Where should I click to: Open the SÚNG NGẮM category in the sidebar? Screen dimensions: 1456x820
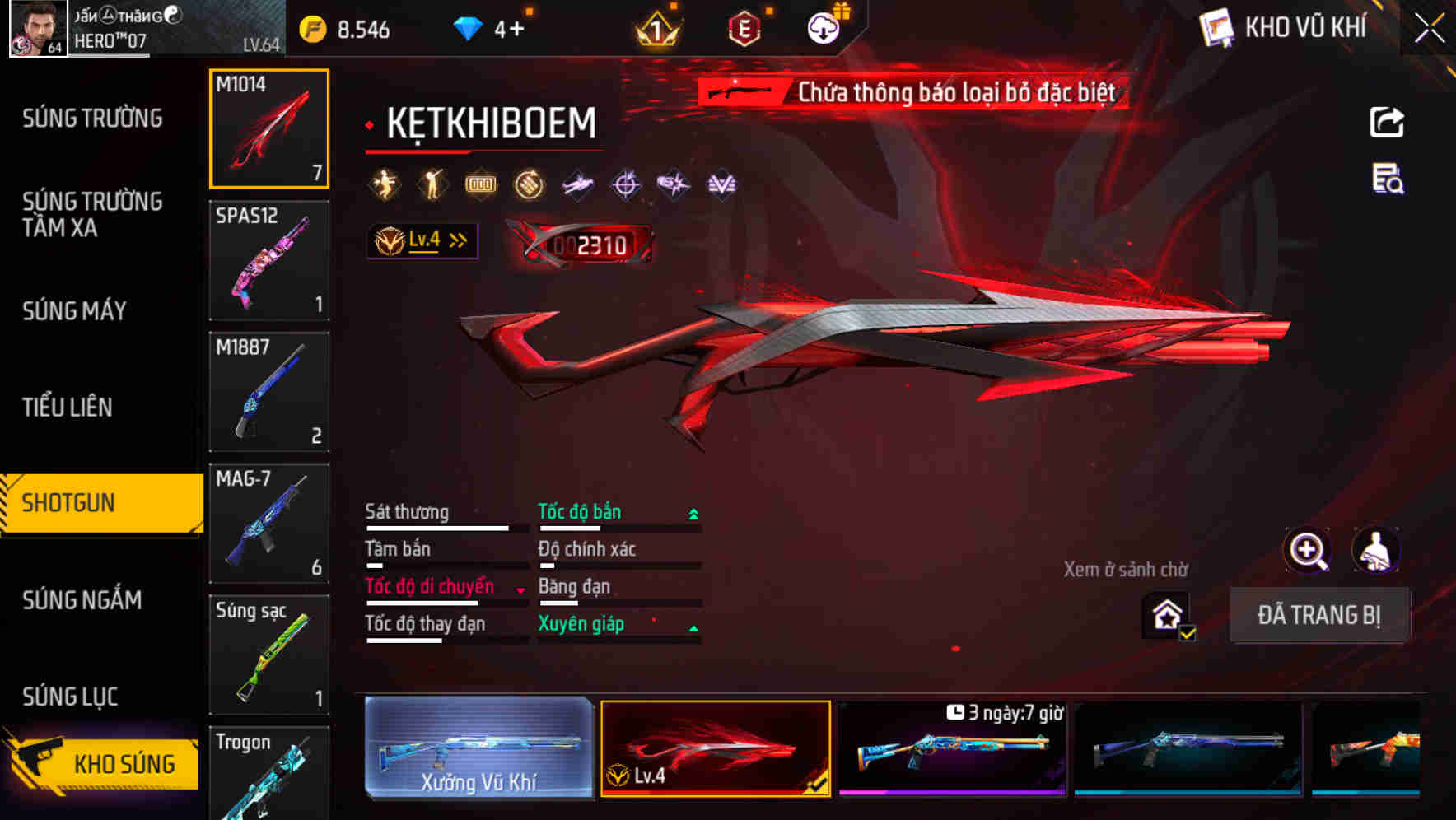pos(82,601)
